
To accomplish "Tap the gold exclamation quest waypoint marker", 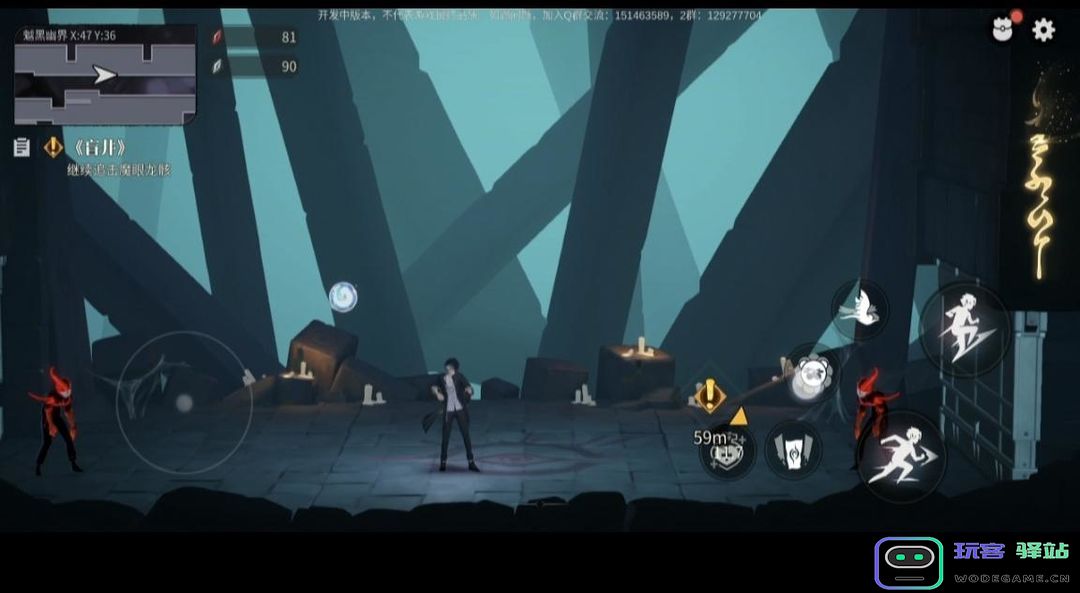I will [x=708, y=395].
